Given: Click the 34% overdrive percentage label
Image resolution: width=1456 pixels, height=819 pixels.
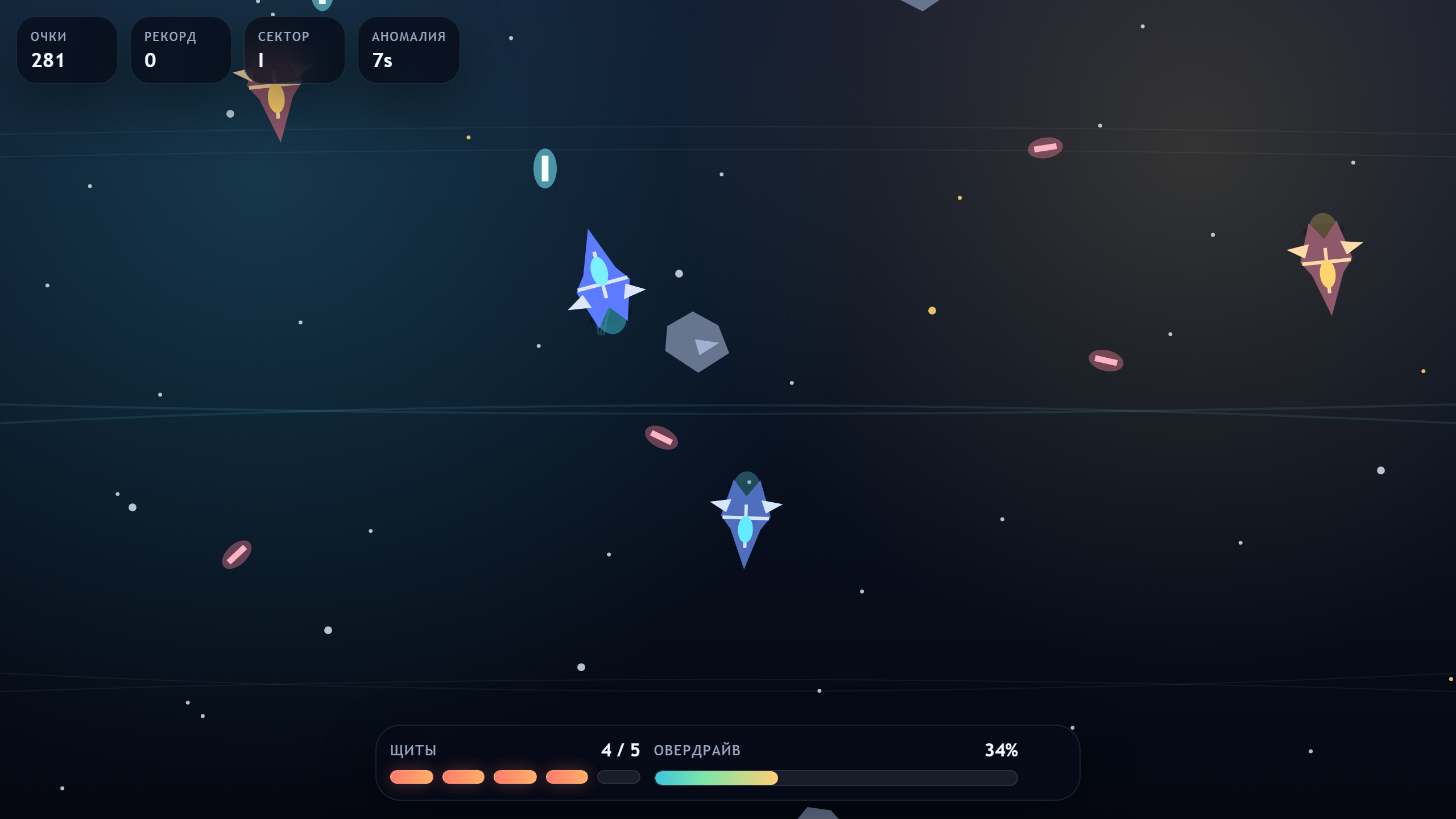Looking at the screenshot, I should 1001,750.
